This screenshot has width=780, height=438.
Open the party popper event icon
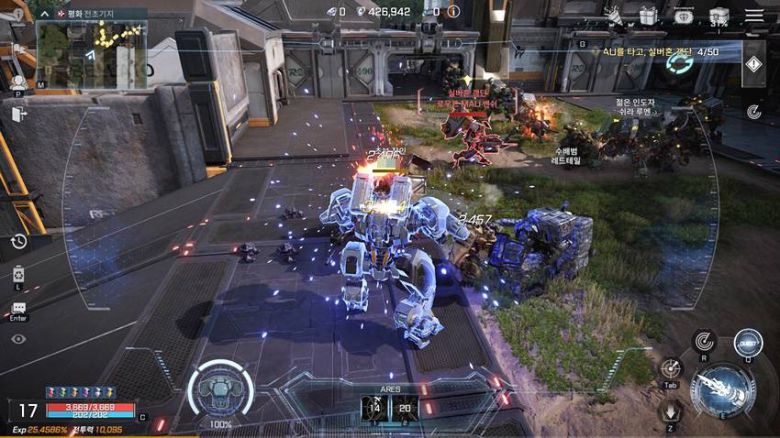(613, 15)
